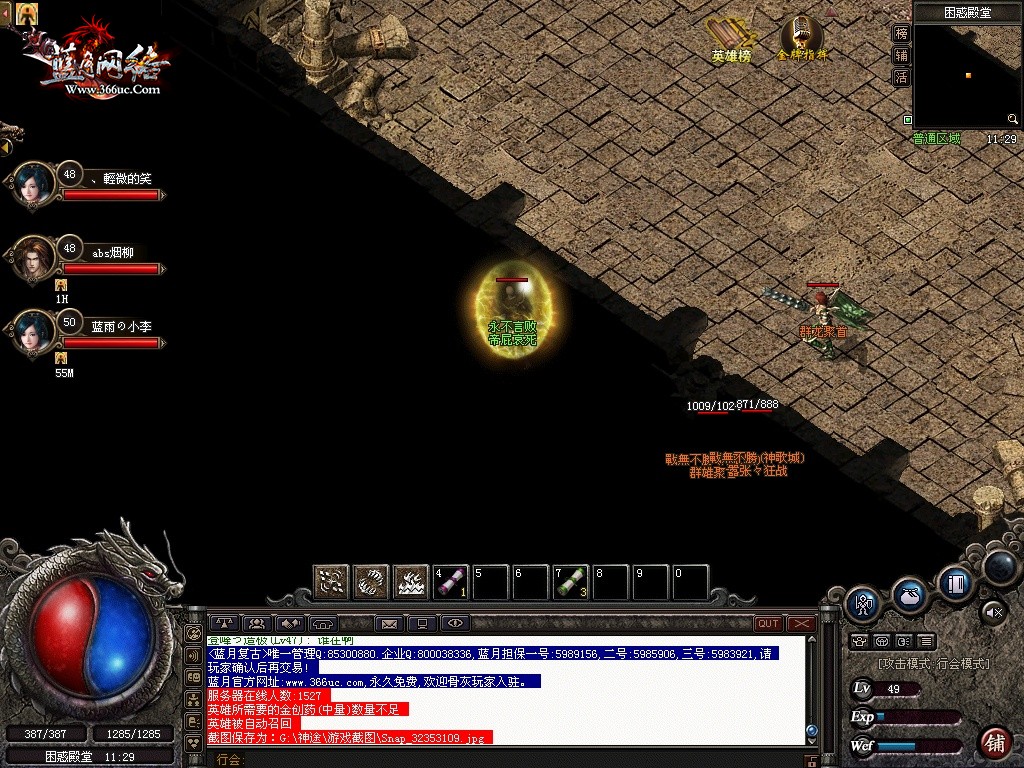
Task: Select party member abs烟柳 portrait
Action: pyautogui.click(x=33, y=259)
